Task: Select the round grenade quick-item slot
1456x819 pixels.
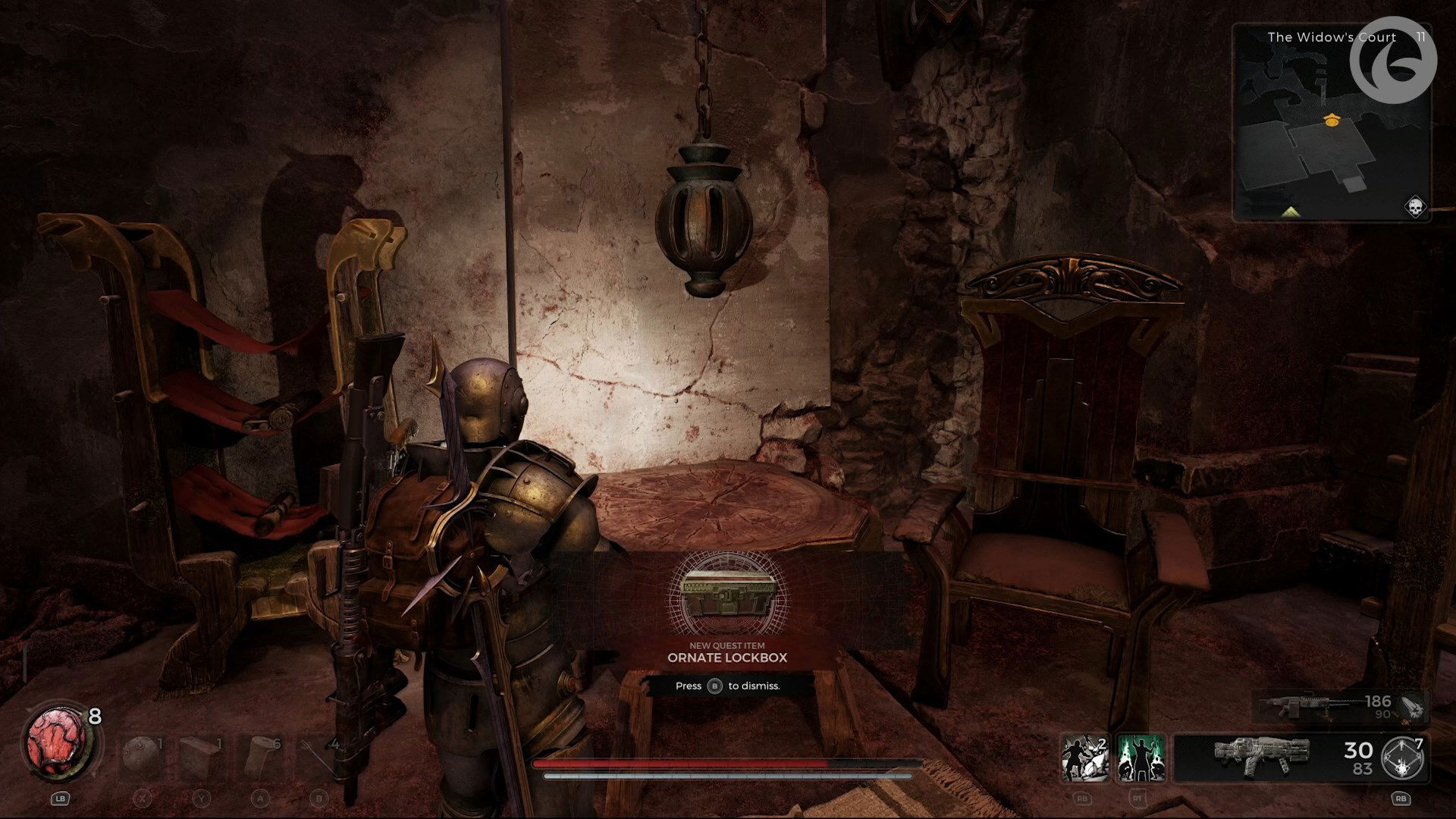Action: [141, 756]
